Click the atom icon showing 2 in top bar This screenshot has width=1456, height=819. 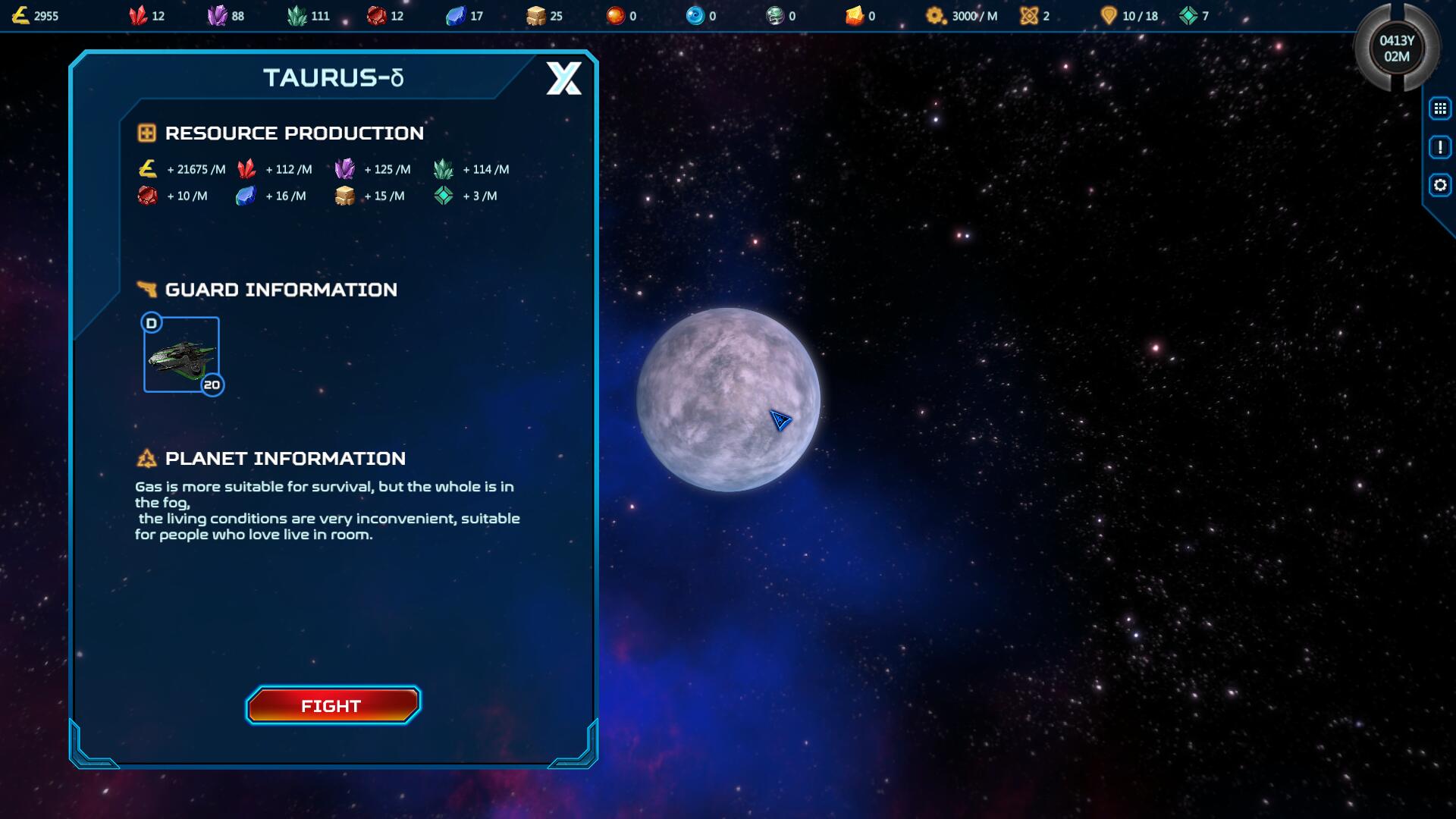coord(1028,14)
